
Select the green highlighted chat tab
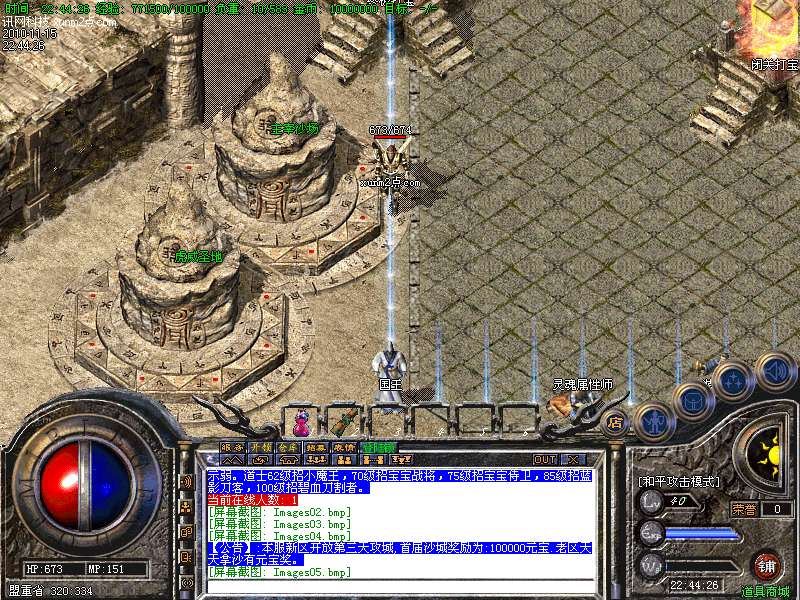[x=380, y=447]
